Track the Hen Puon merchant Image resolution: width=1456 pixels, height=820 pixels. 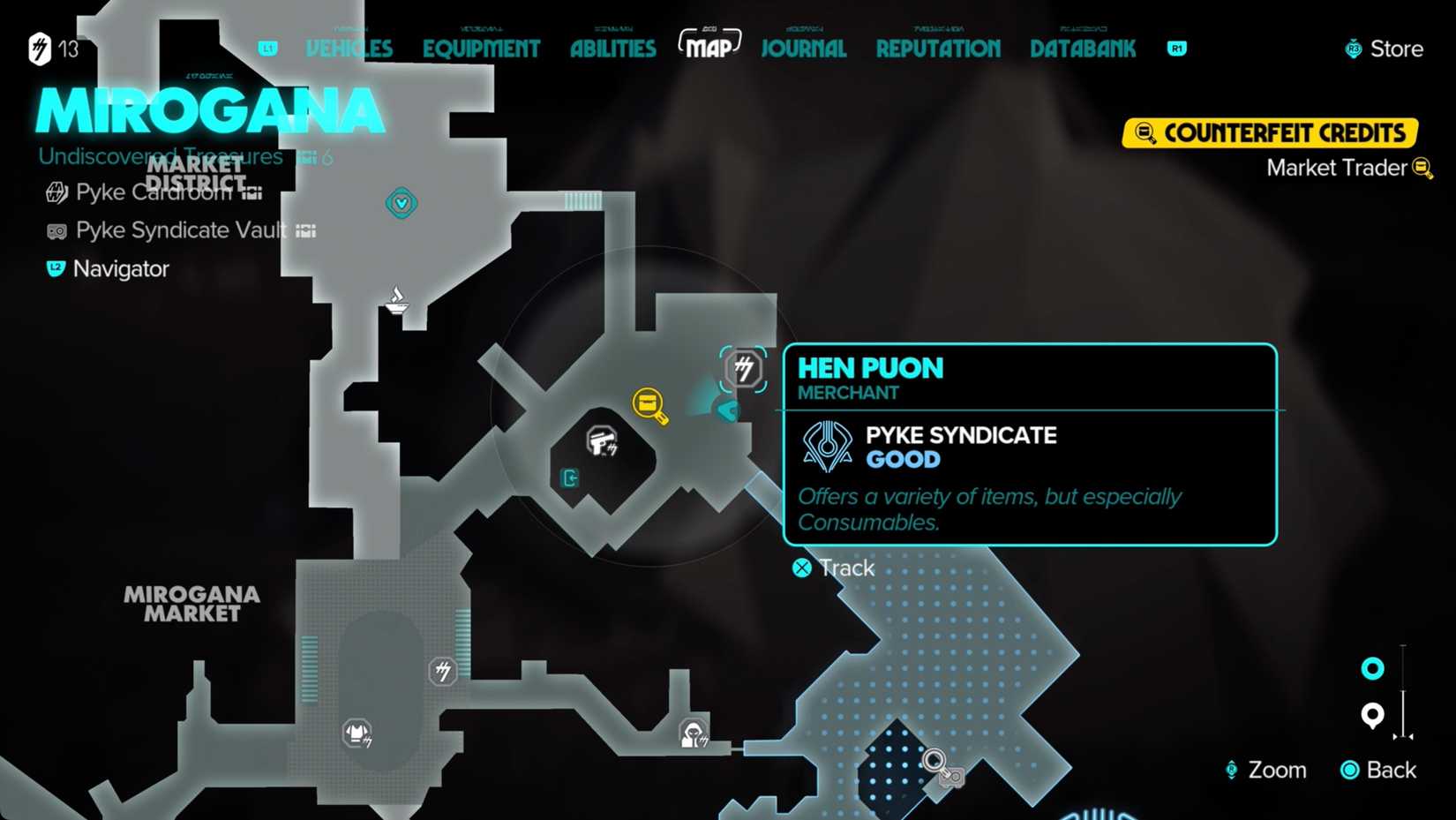pos(833,568)
